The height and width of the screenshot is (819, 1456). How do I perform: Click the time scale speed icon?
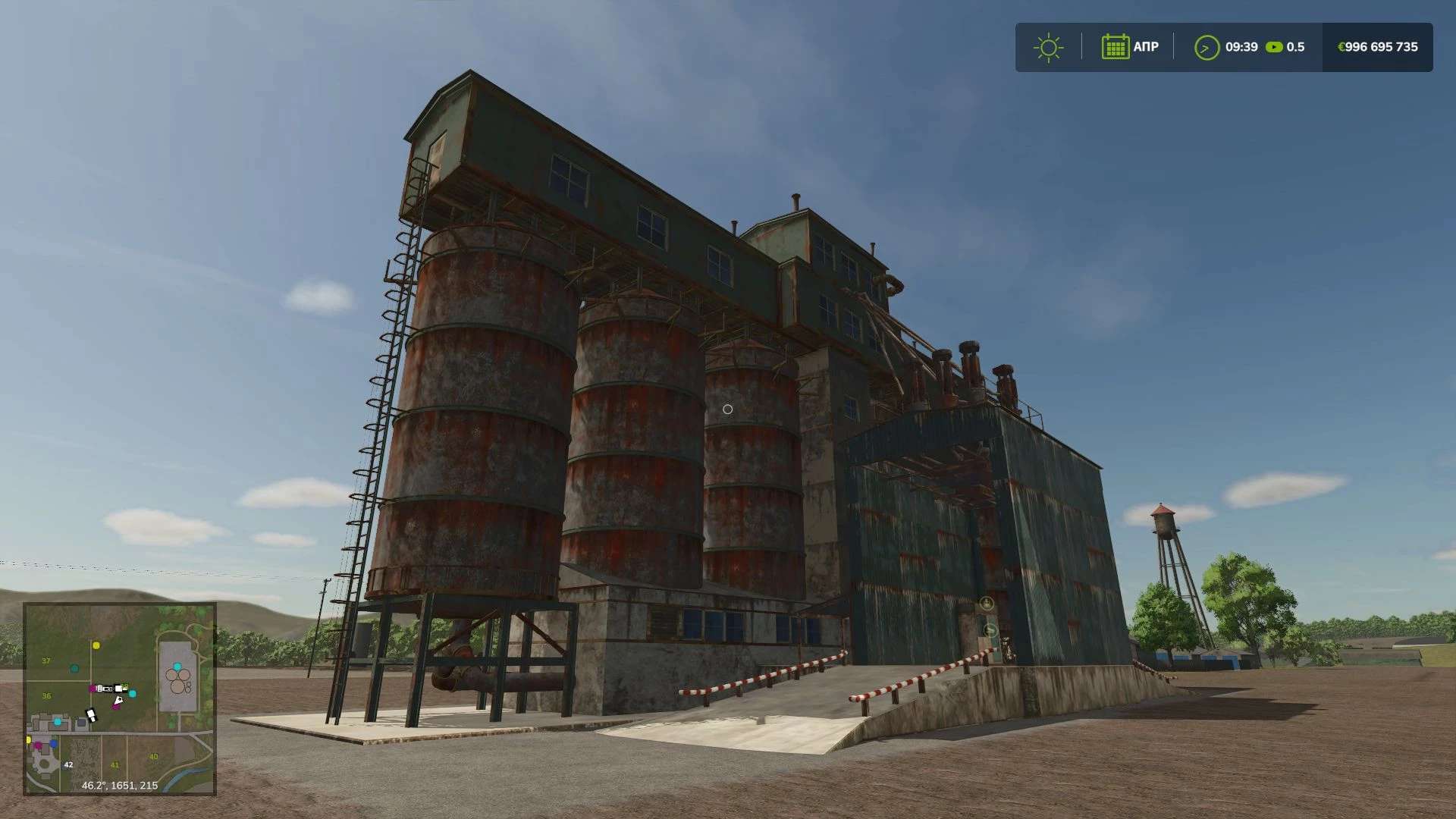1274,47
